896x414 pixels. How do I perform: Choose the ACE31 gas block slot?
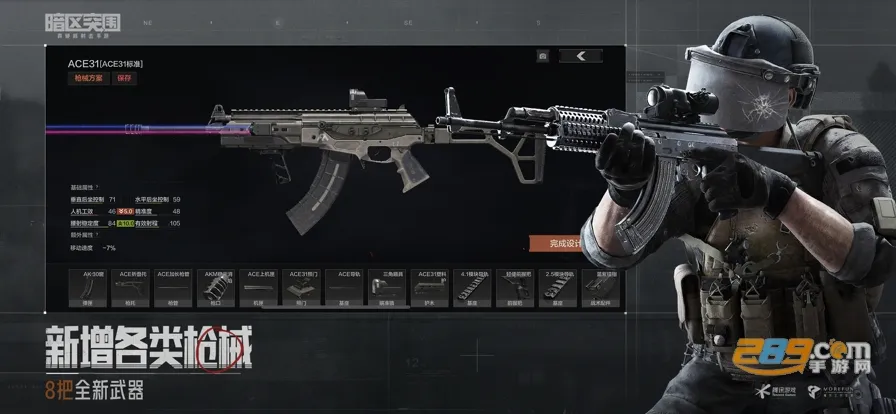click(301, 287)
